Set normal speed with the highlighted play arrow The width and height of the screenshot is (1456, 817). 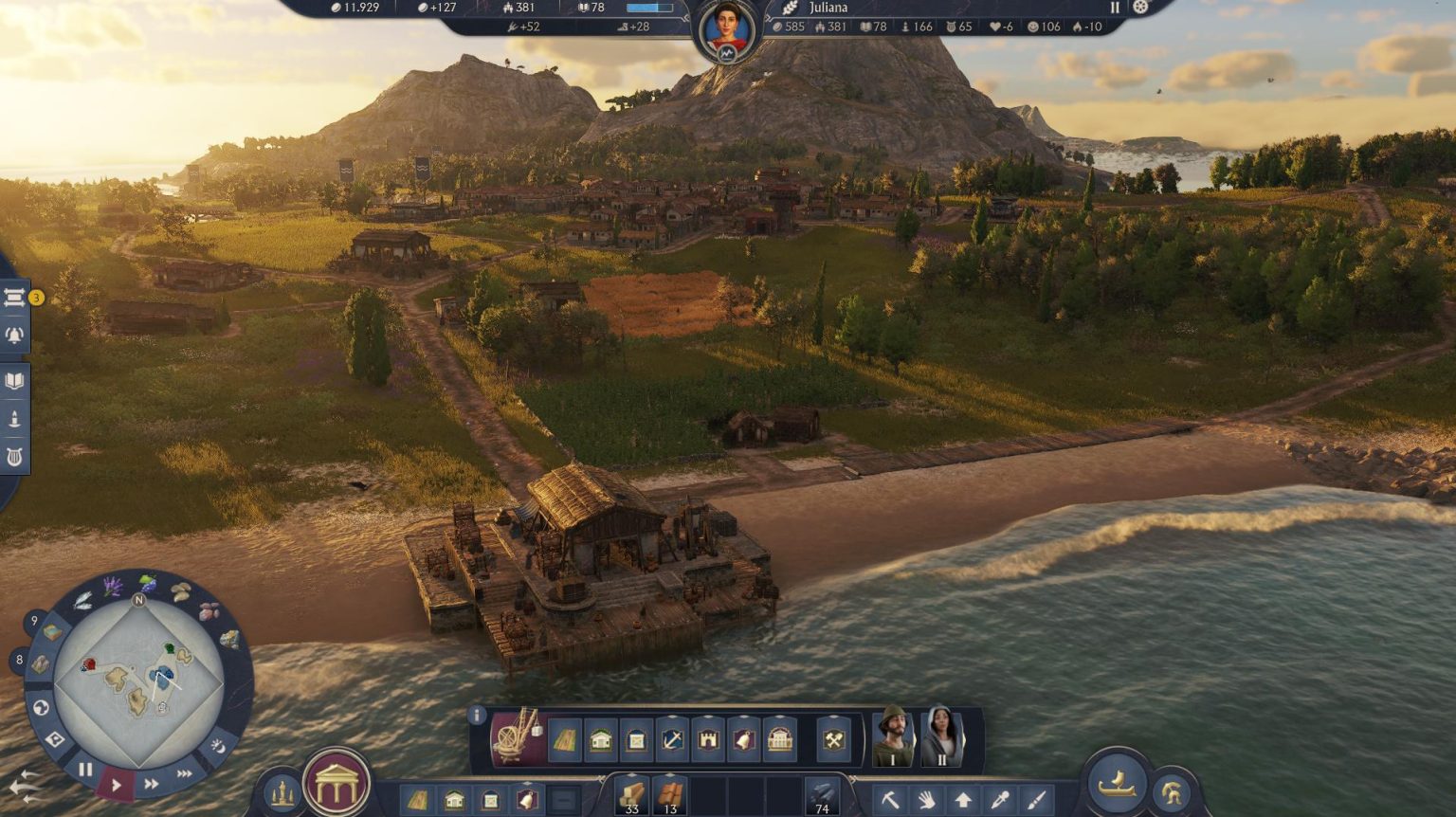click(x=117, y=785)
